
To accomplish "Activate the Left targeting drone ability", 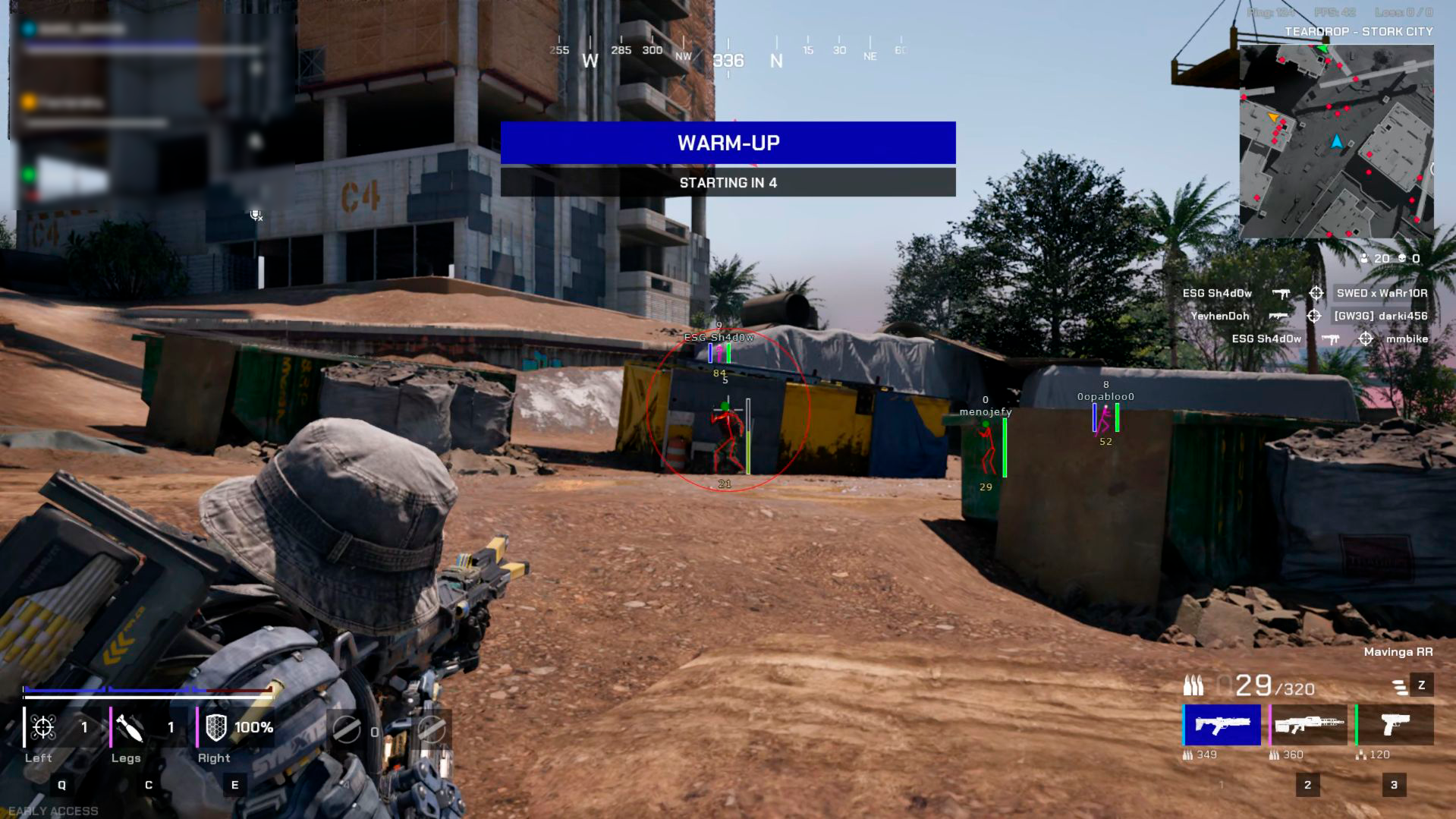I will coord(44,727).
